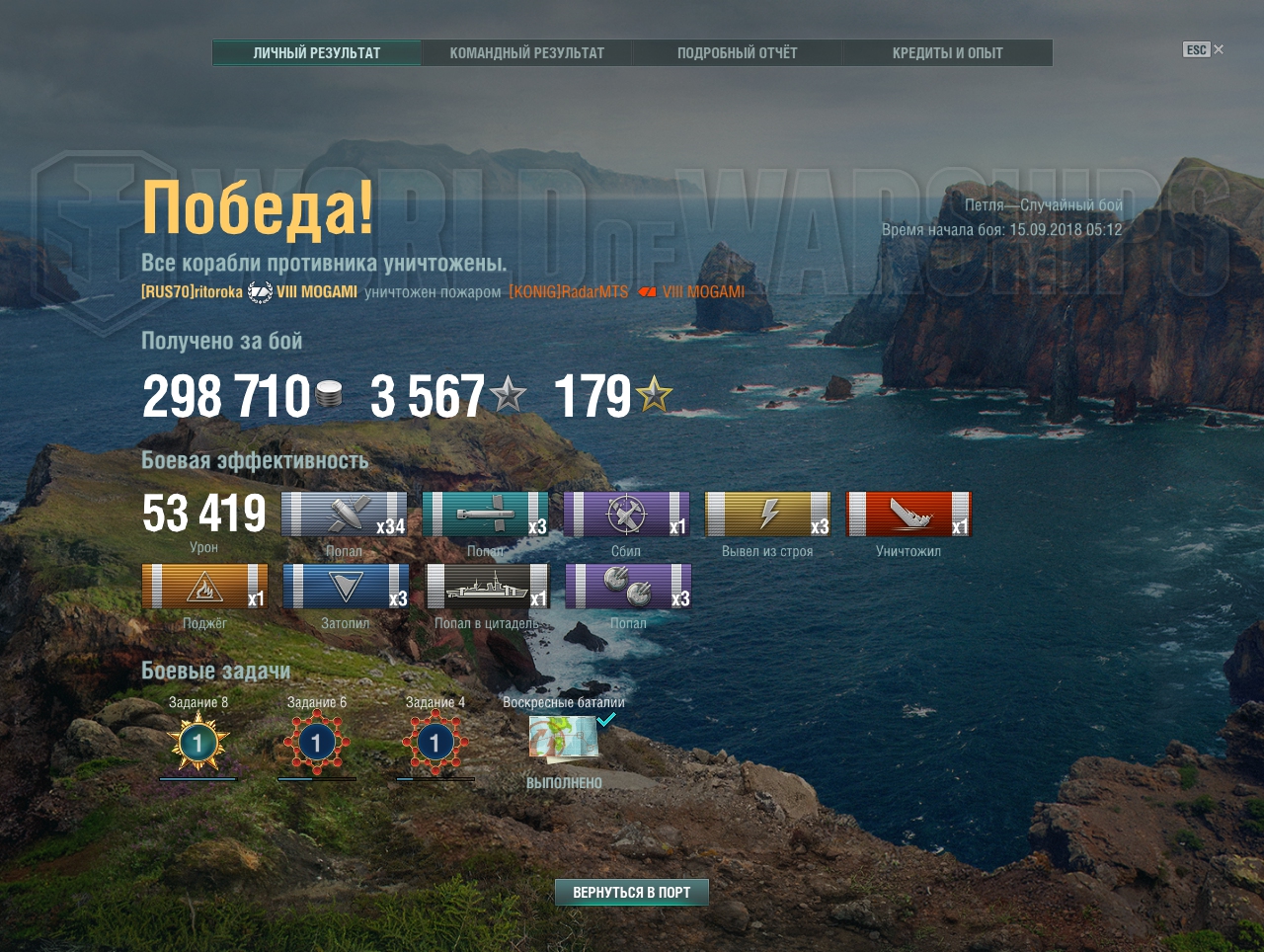Select the main battery shell hits ribbon x34

pos(344,515)
